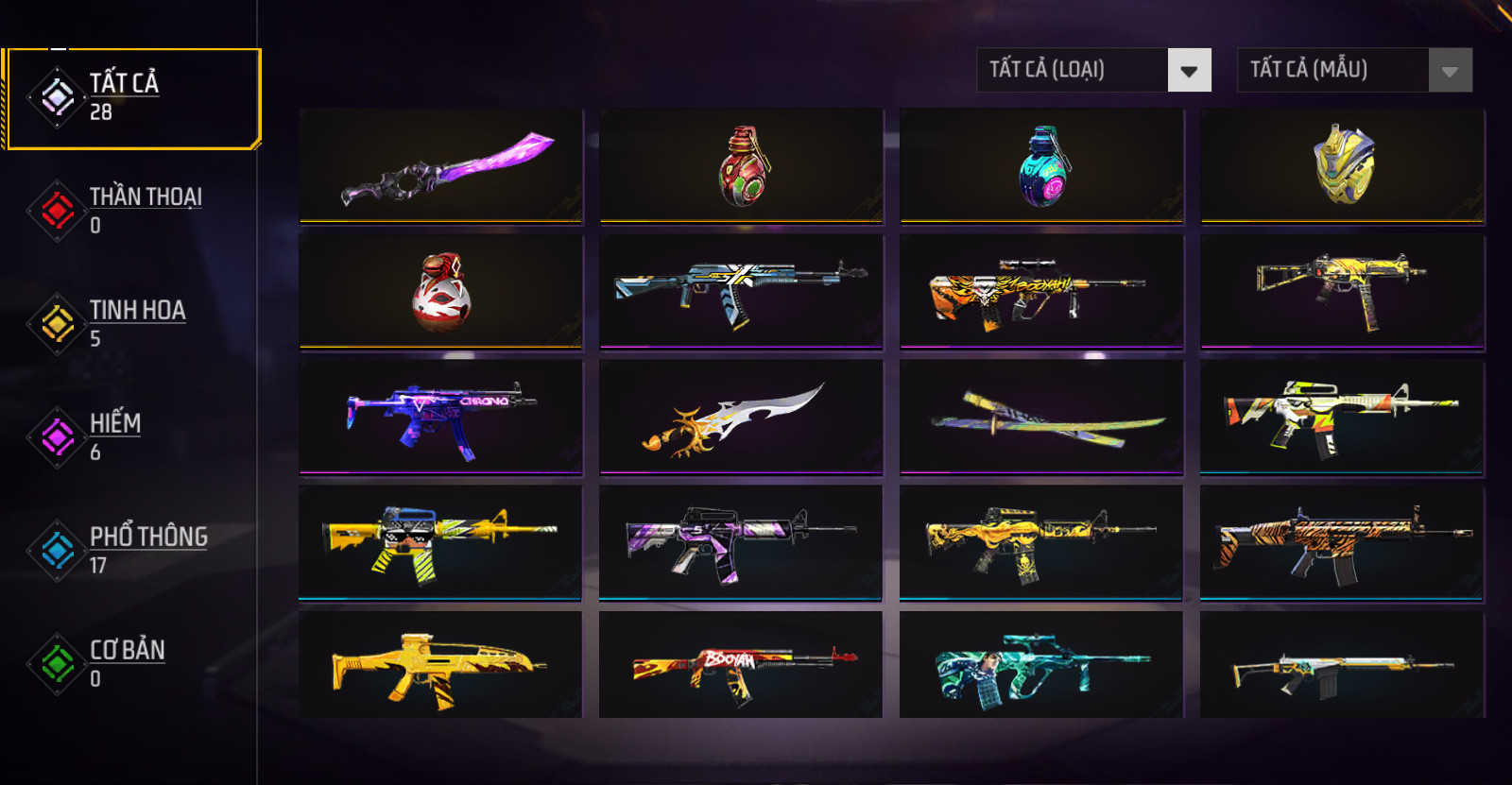Choose the red and green grenade skin

click(742, 166)
